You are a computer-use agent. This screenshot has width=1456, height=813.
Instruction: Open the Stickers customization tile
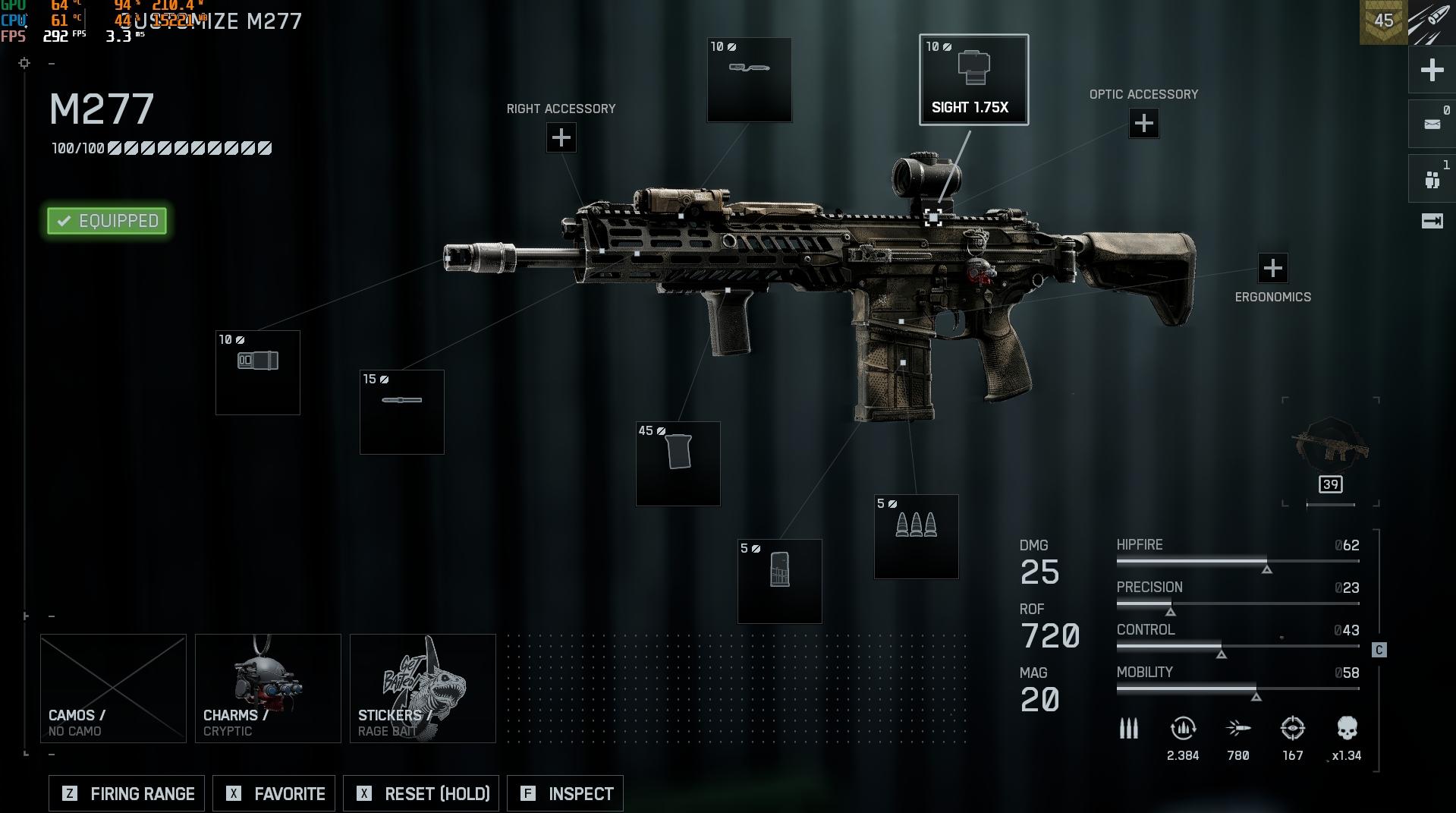pos(423,689)
